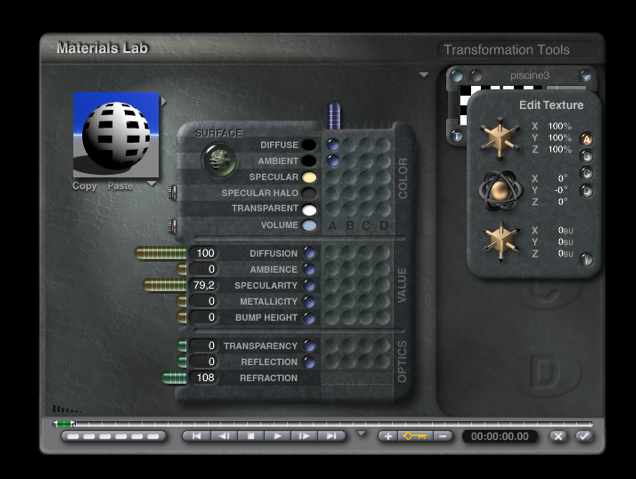636x479 pixels.
Task: Click the Diffusion value field
Action: (205, 253)
